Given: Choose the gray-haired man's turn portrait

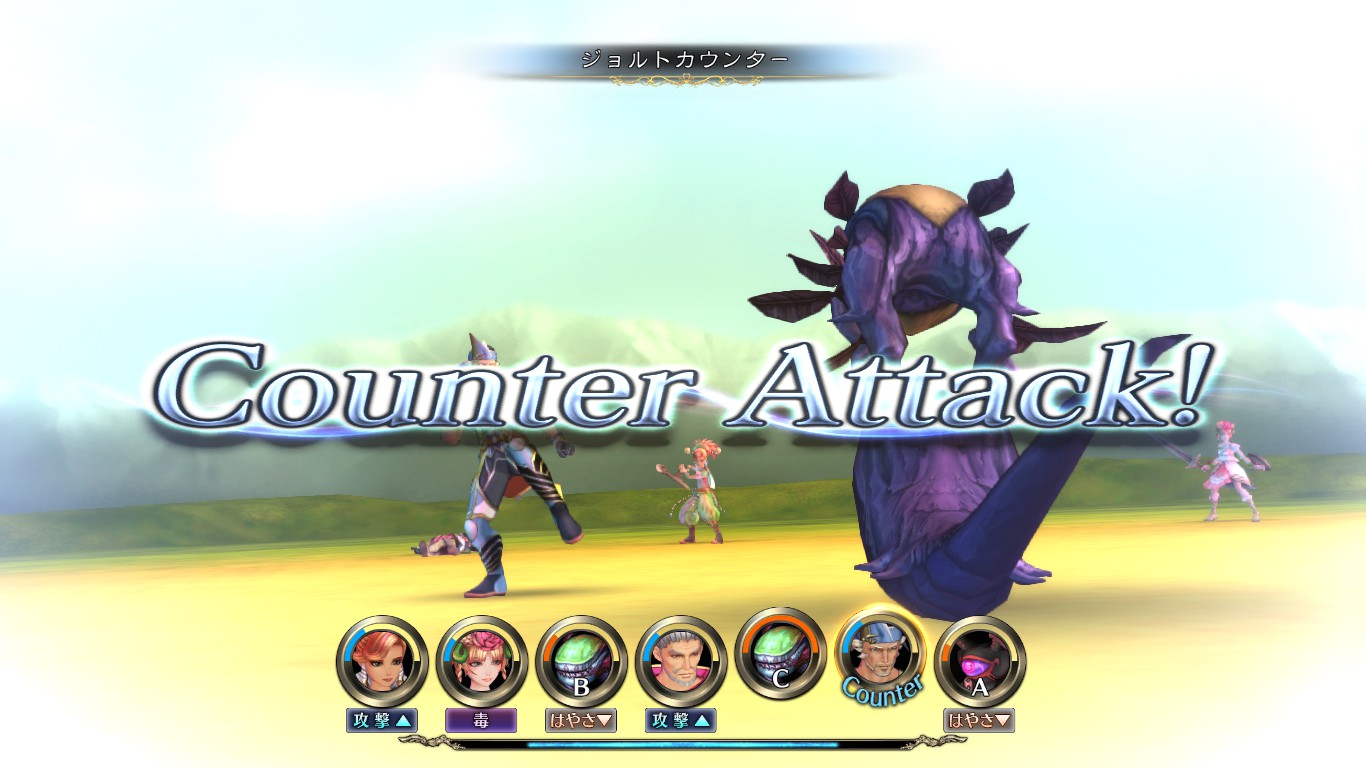Looking at the screenshot, I should [x=681, y=661].
